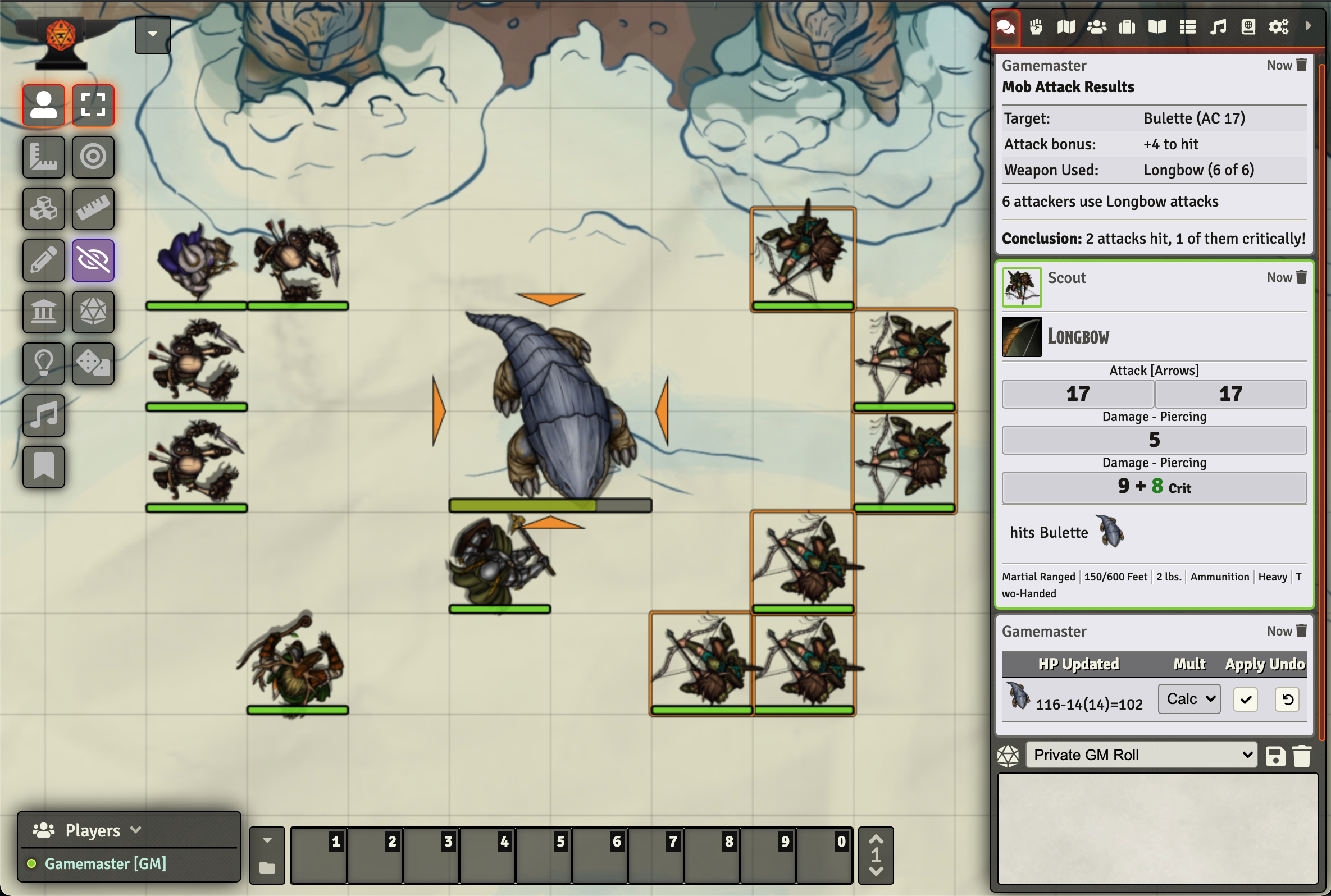
Task: Open the Journal entries book icon
Action: 1156,26
